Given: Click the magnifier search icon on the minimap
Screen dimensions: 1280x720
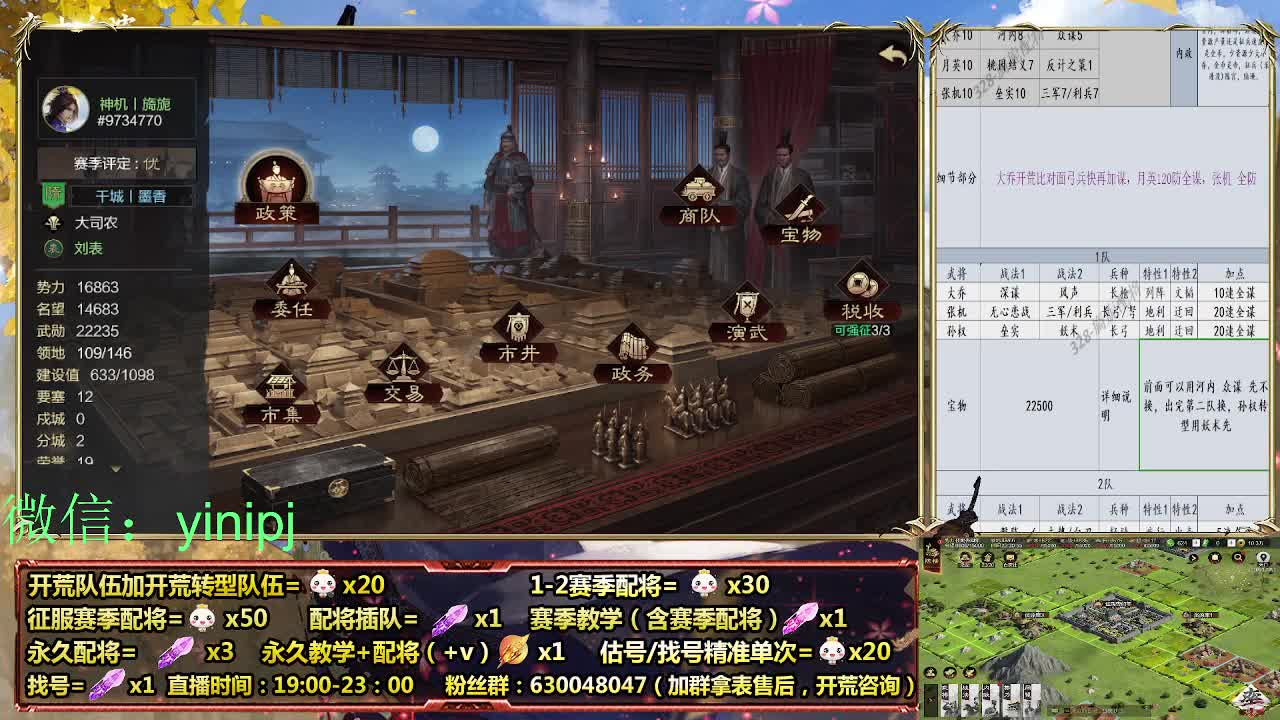Looking at the screenshot, I should 1237,557.
